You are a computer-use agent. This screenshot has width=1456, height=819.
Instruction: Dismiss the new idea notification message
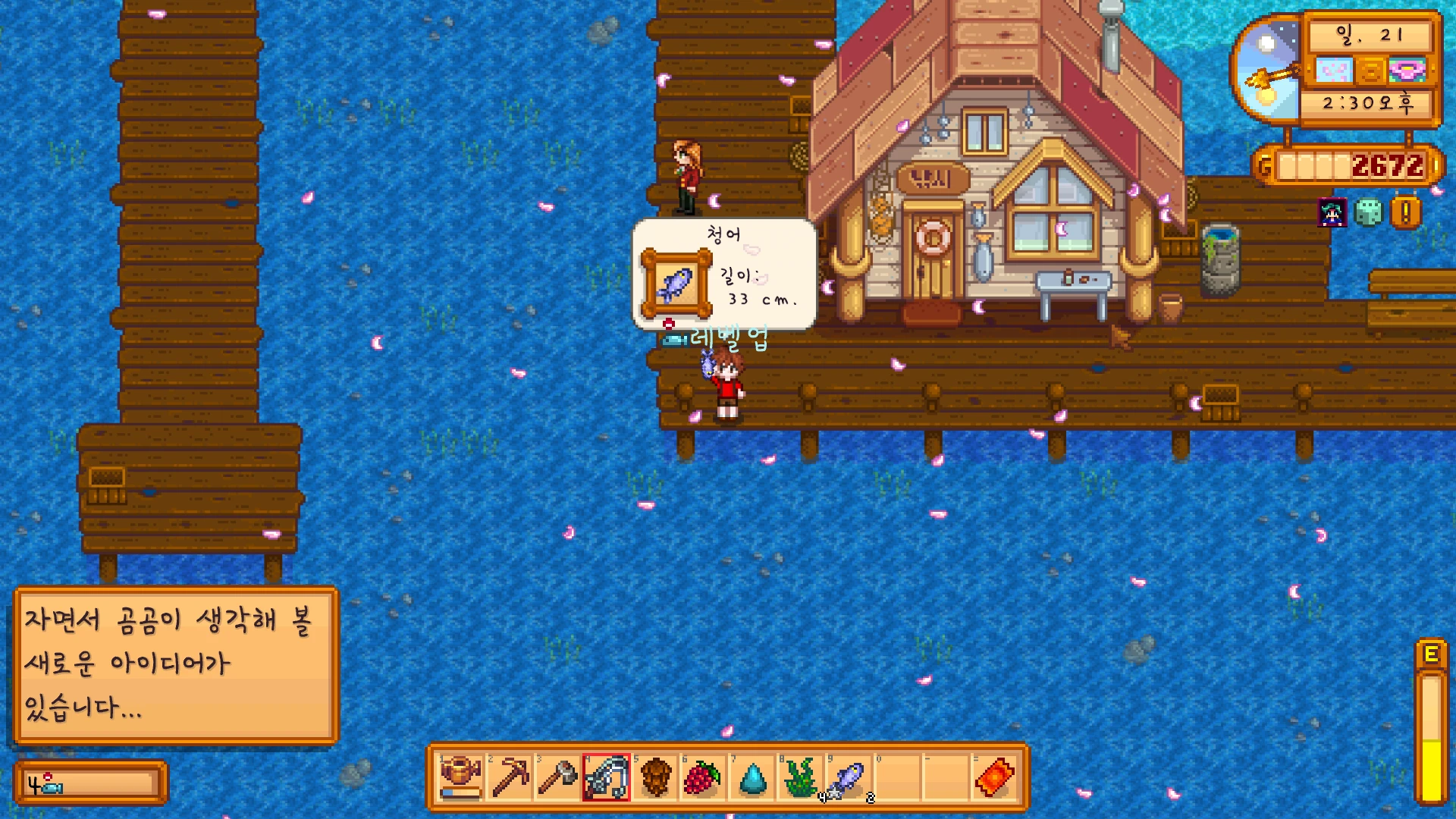point(176,665)
